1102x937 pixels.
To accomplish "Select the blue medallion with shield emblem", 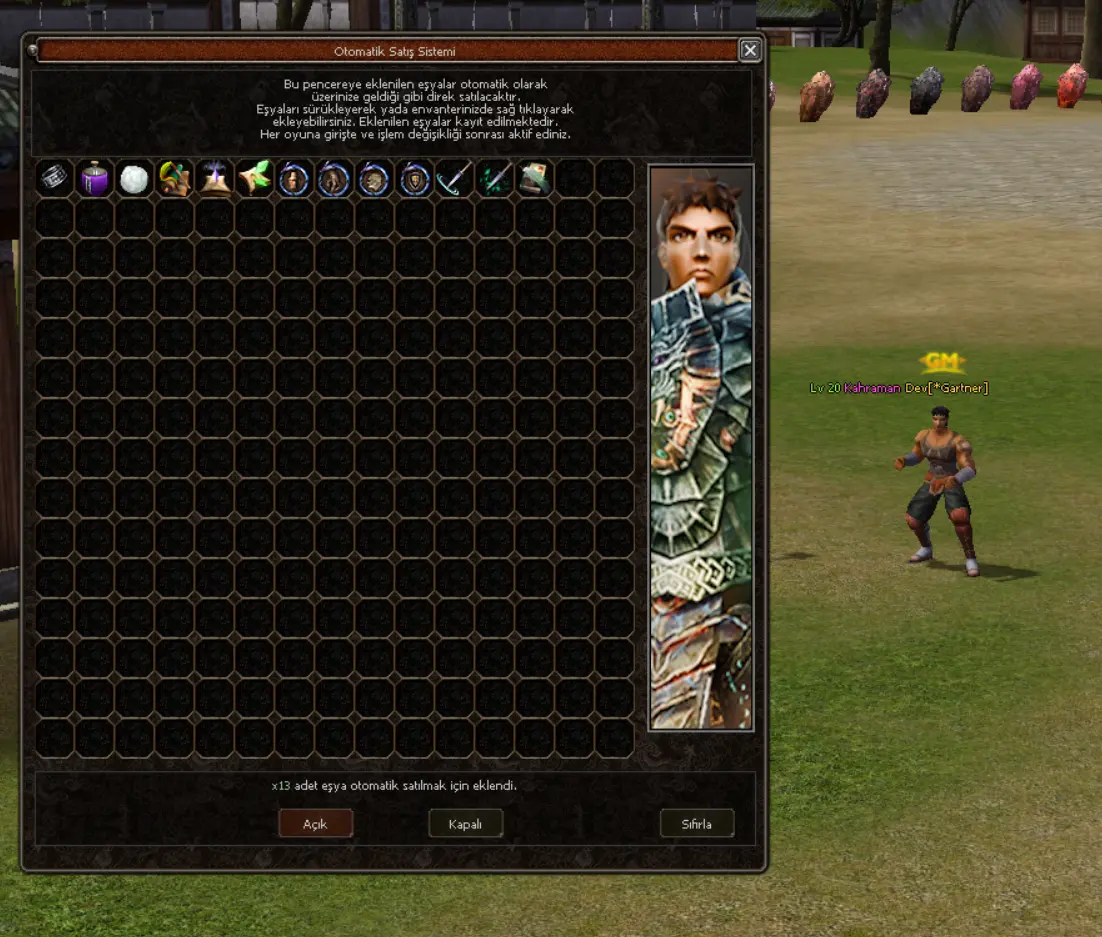I will [415, 179].
